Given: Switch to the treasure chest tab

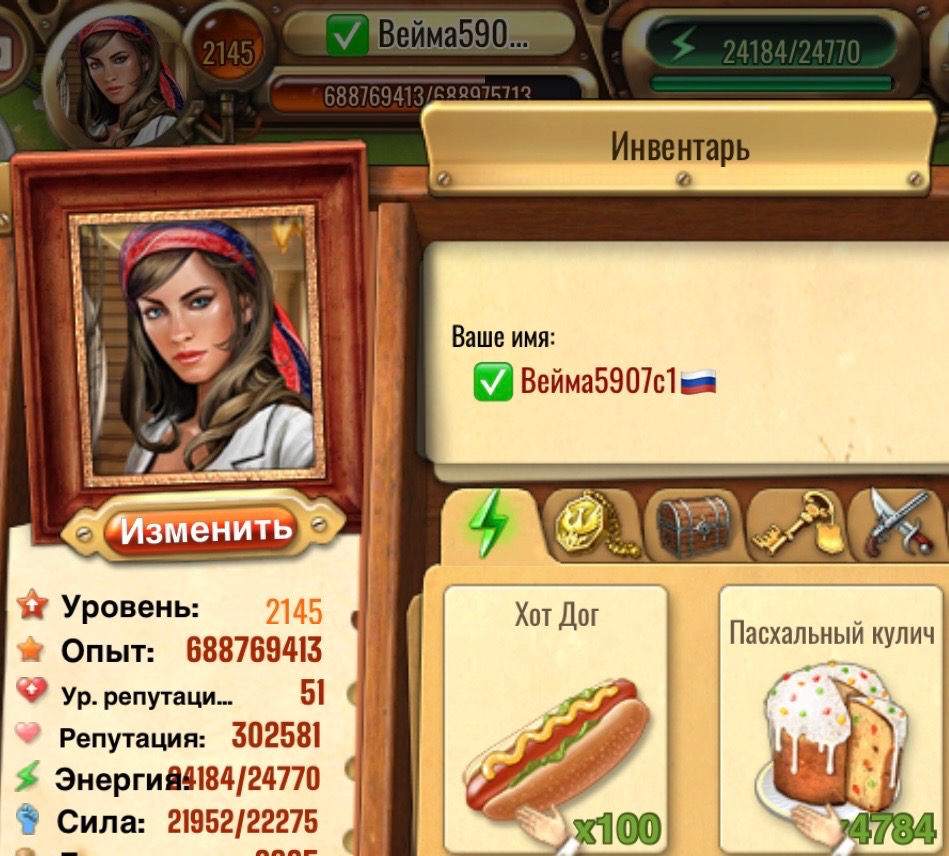Looking at the screenshot, I should pos(694,523).
